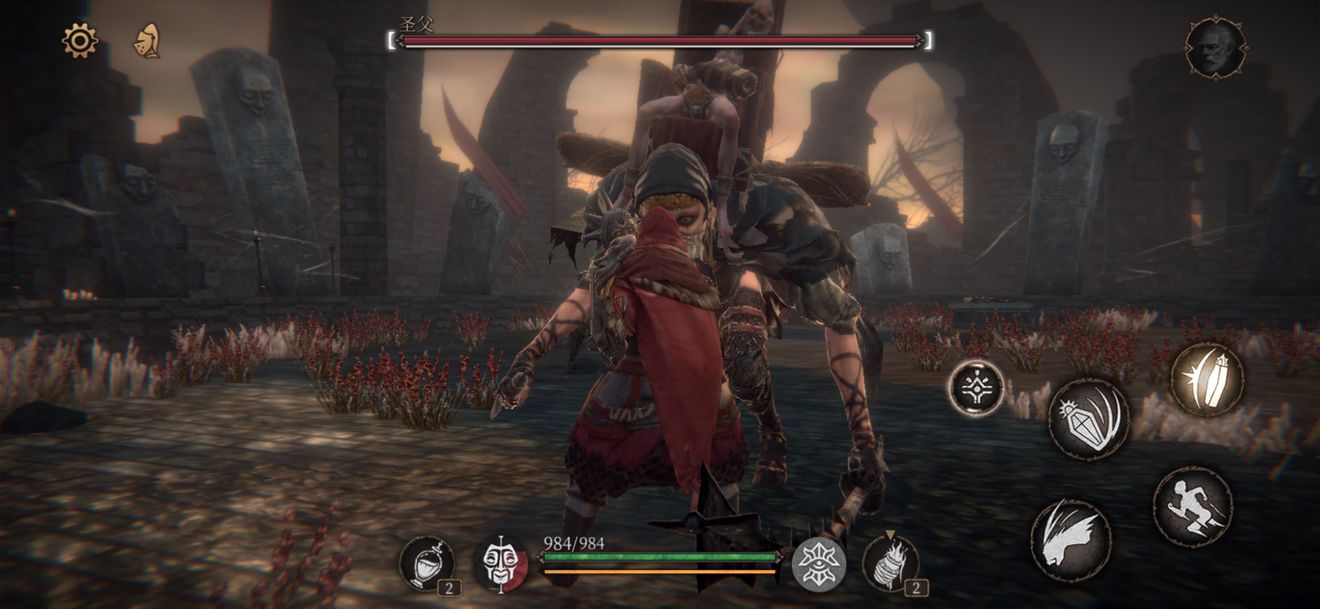The height and width of the screenshot is (609, 1320).
Task: Tap the orange helmet icon beside settings
Action: coord(146,41)
